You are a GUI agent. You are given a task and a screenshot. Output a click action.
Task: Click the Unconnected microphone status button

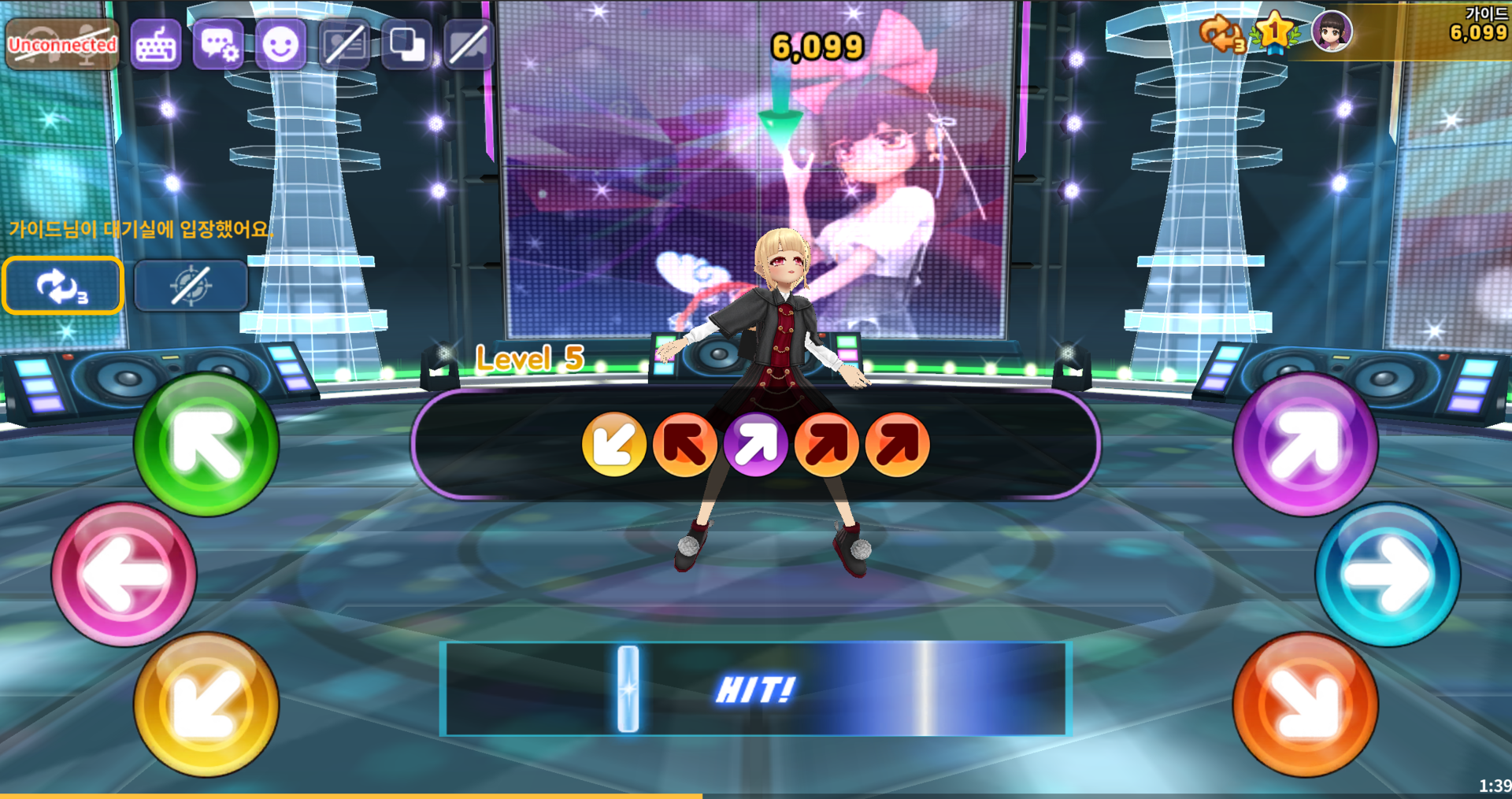coord(62,45)
